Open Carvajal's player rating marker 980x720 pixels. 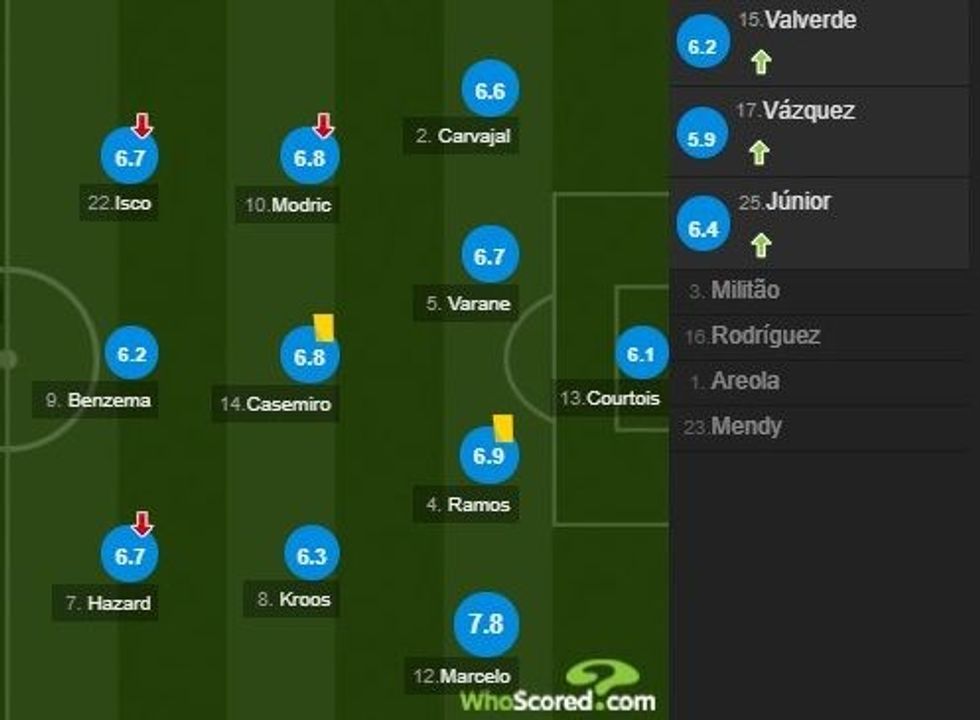(489, 92)
